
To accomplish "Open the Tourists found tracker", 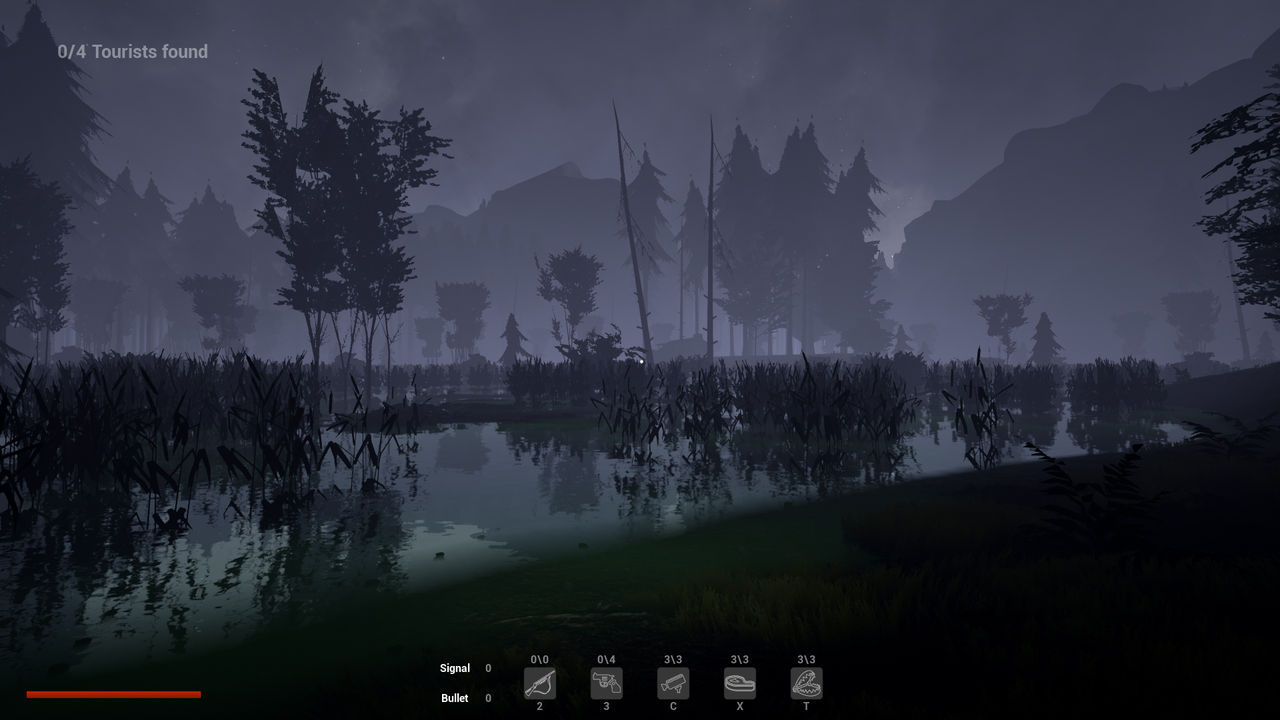I will pyautogui.click(x=131, y=51).
